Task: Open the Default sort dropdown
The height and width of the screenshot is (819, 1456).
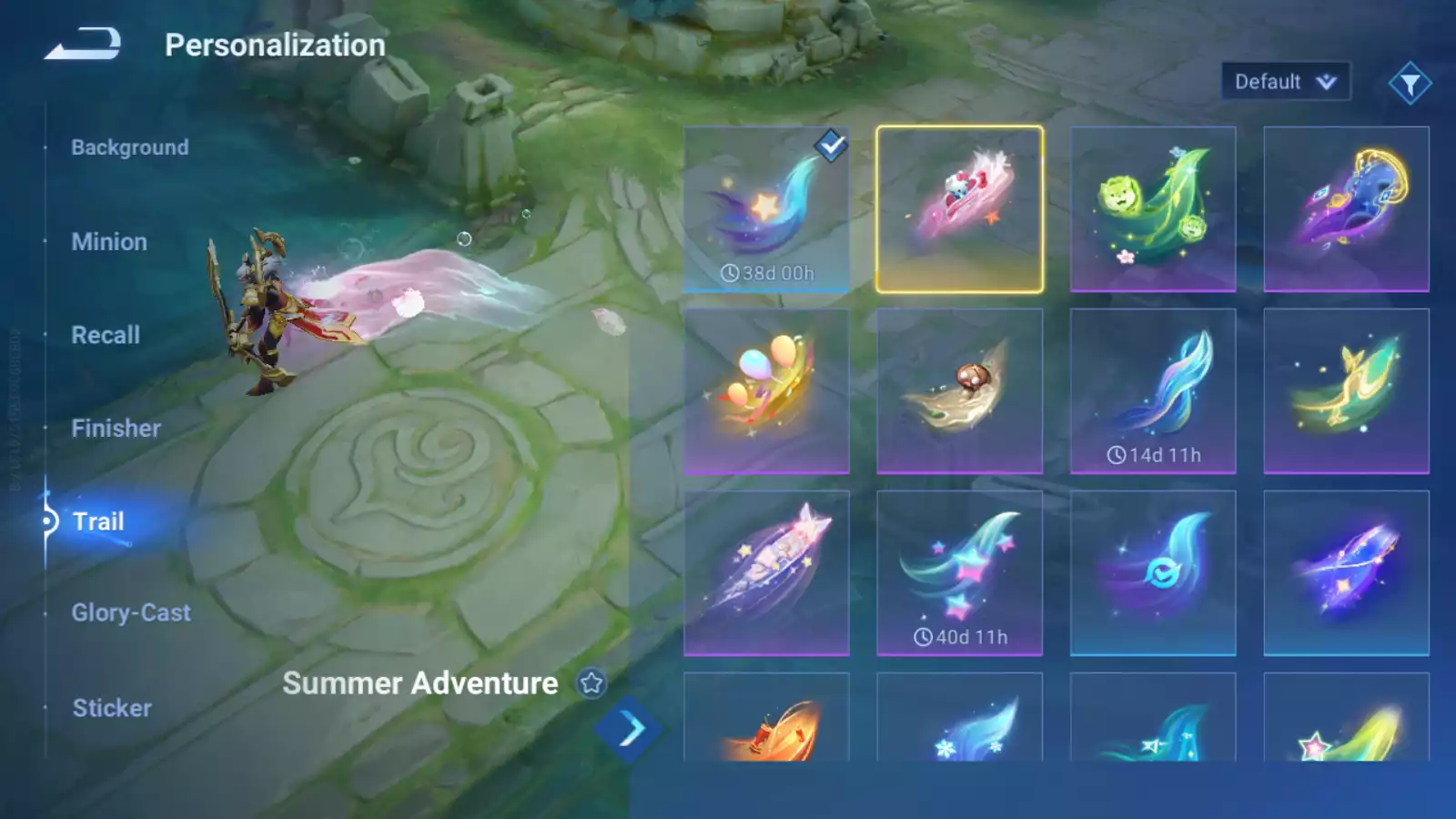Action: pyautogui.click(x=1285, y=82)
